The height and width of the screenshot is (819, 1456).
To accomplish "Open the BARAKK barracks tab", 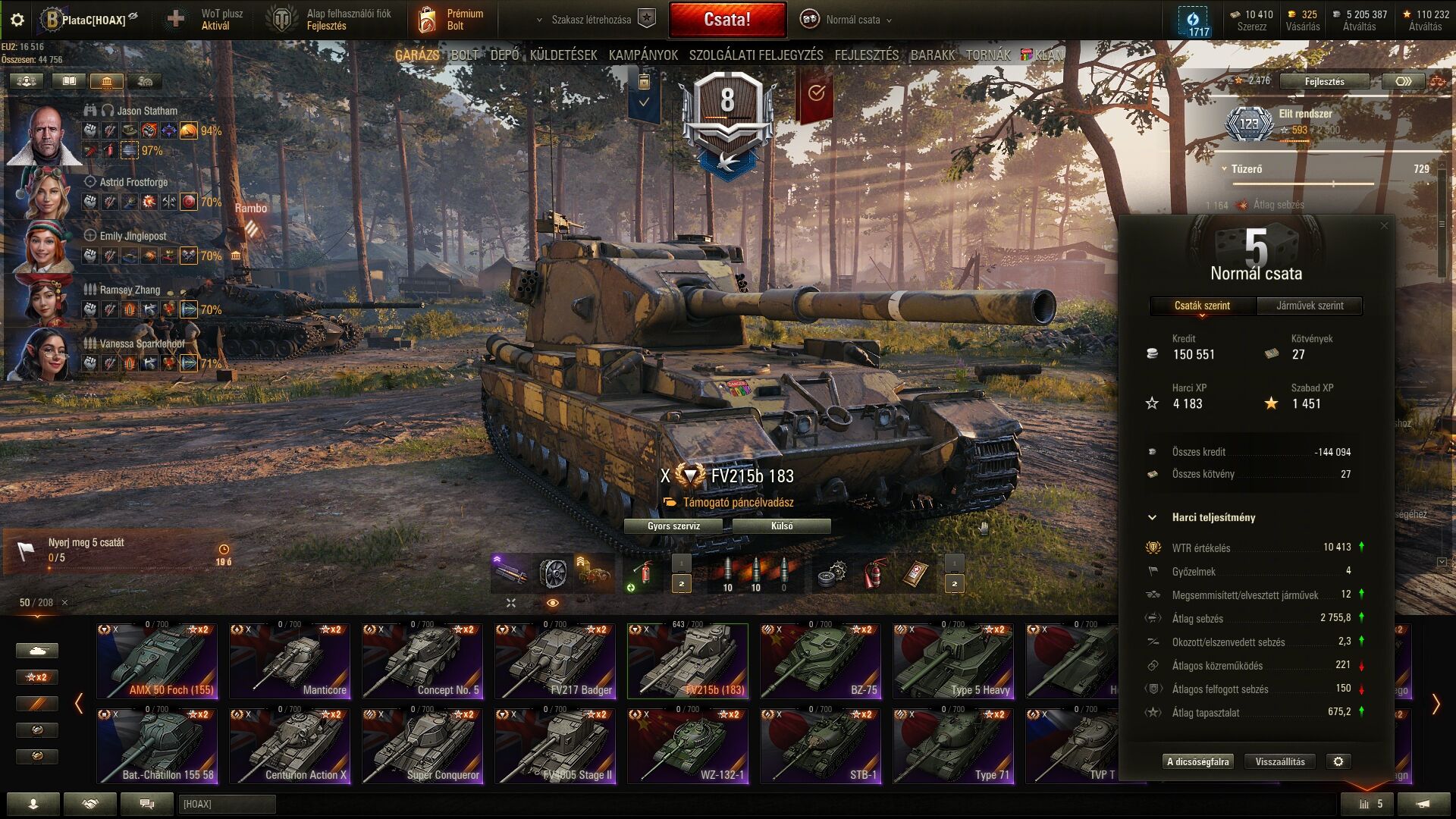I will coord(932,55).
